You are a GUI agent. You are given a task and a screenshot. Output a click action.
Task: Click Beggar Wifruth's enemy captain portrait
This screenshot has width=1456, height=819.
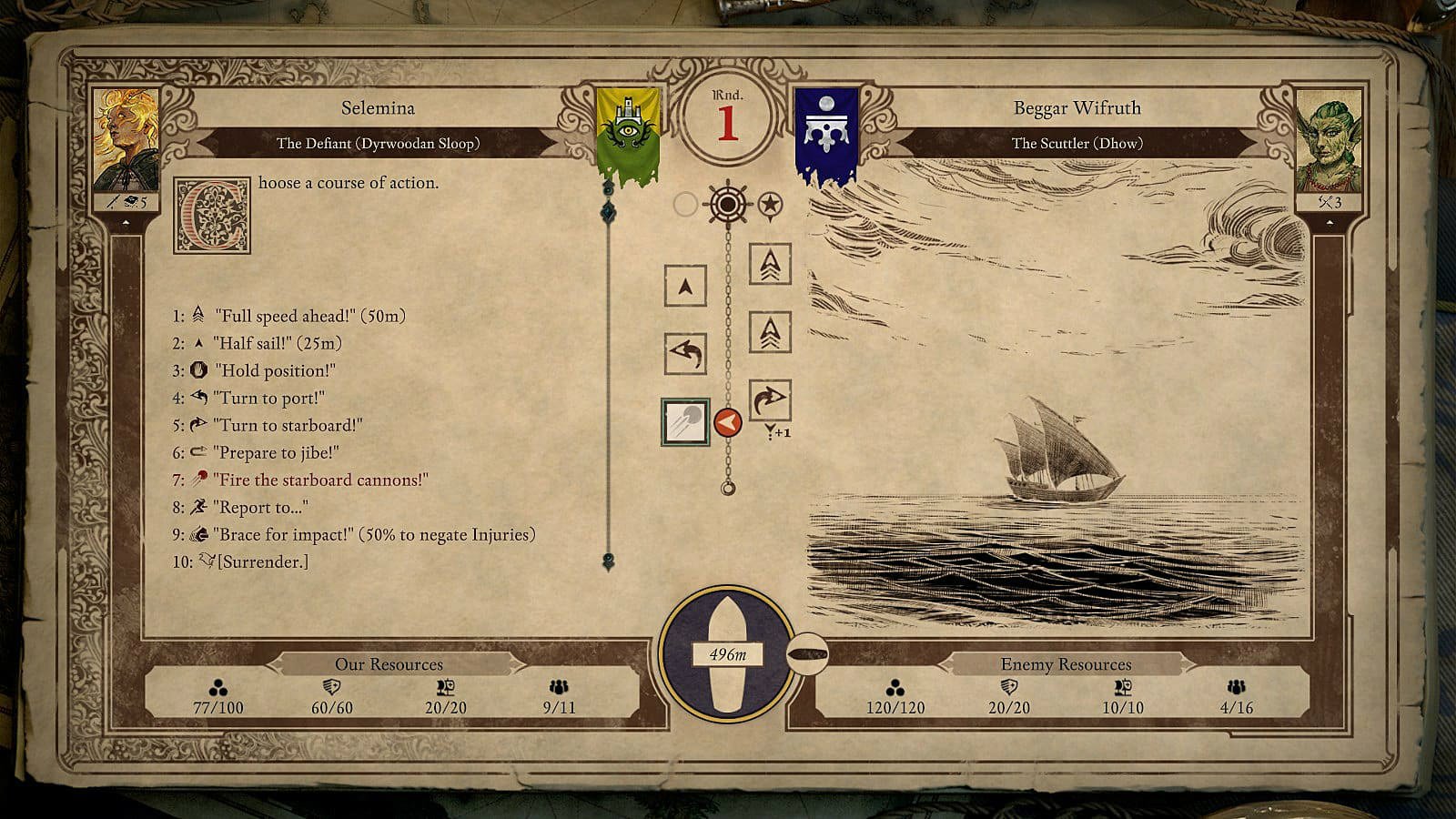1329,141
